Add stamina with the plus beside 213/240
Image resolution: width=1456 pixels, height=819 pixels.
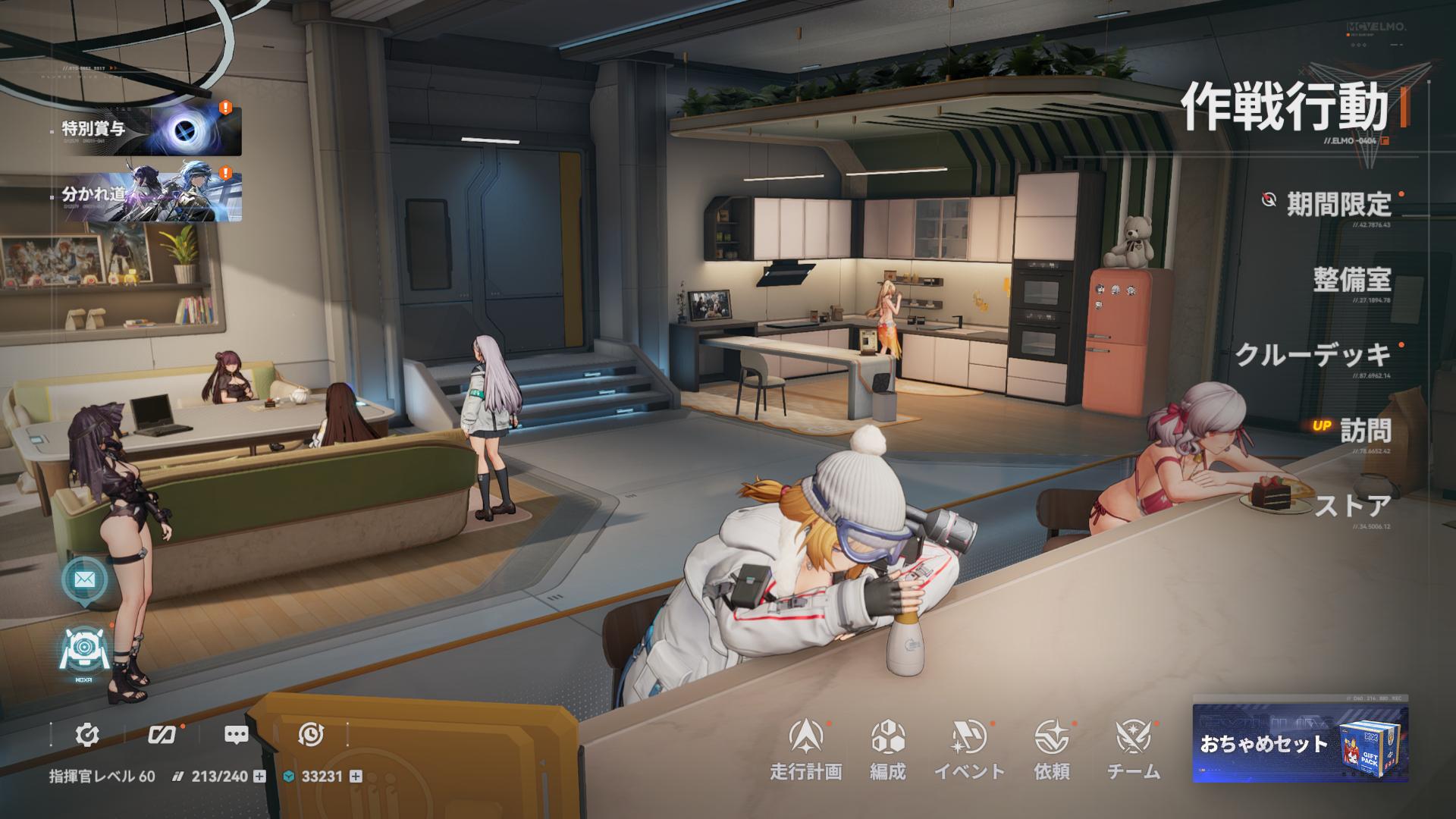pos(259,777)
